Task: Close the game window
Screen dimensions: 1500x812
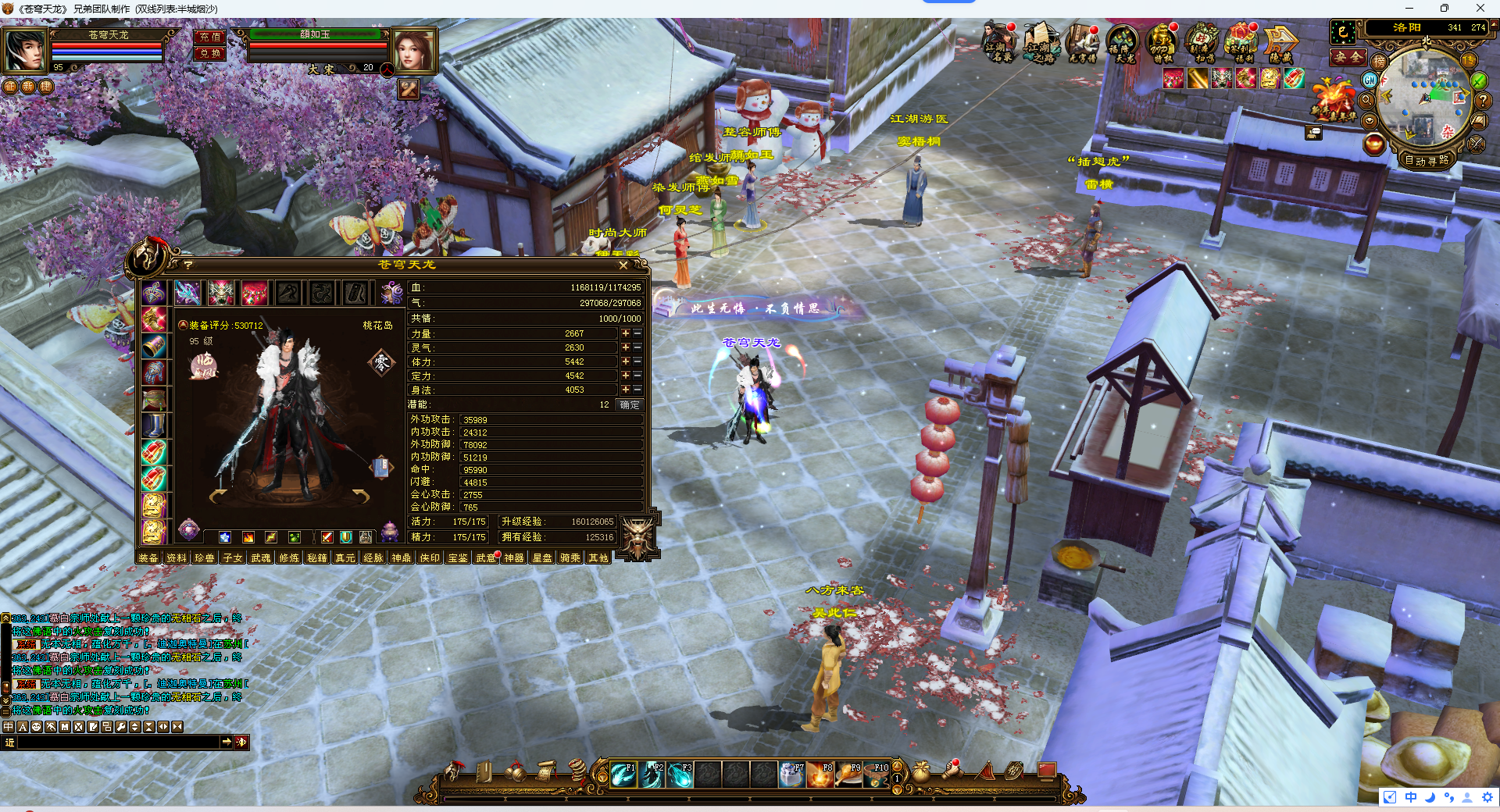Action: (x=1480, y=9)
